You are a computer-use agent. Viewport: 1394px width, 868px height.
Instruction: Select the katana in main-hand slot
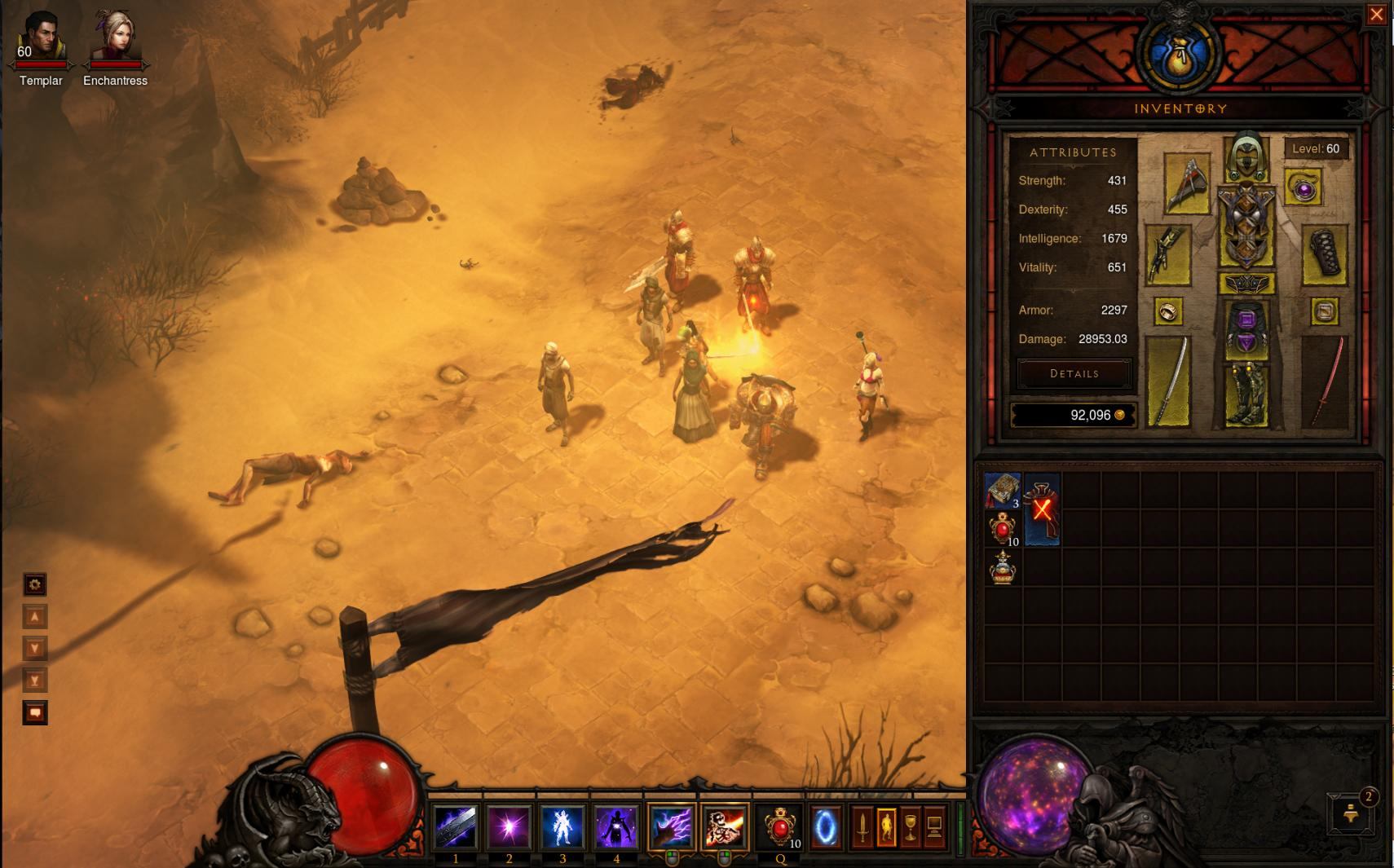[x=1168, y=381]
